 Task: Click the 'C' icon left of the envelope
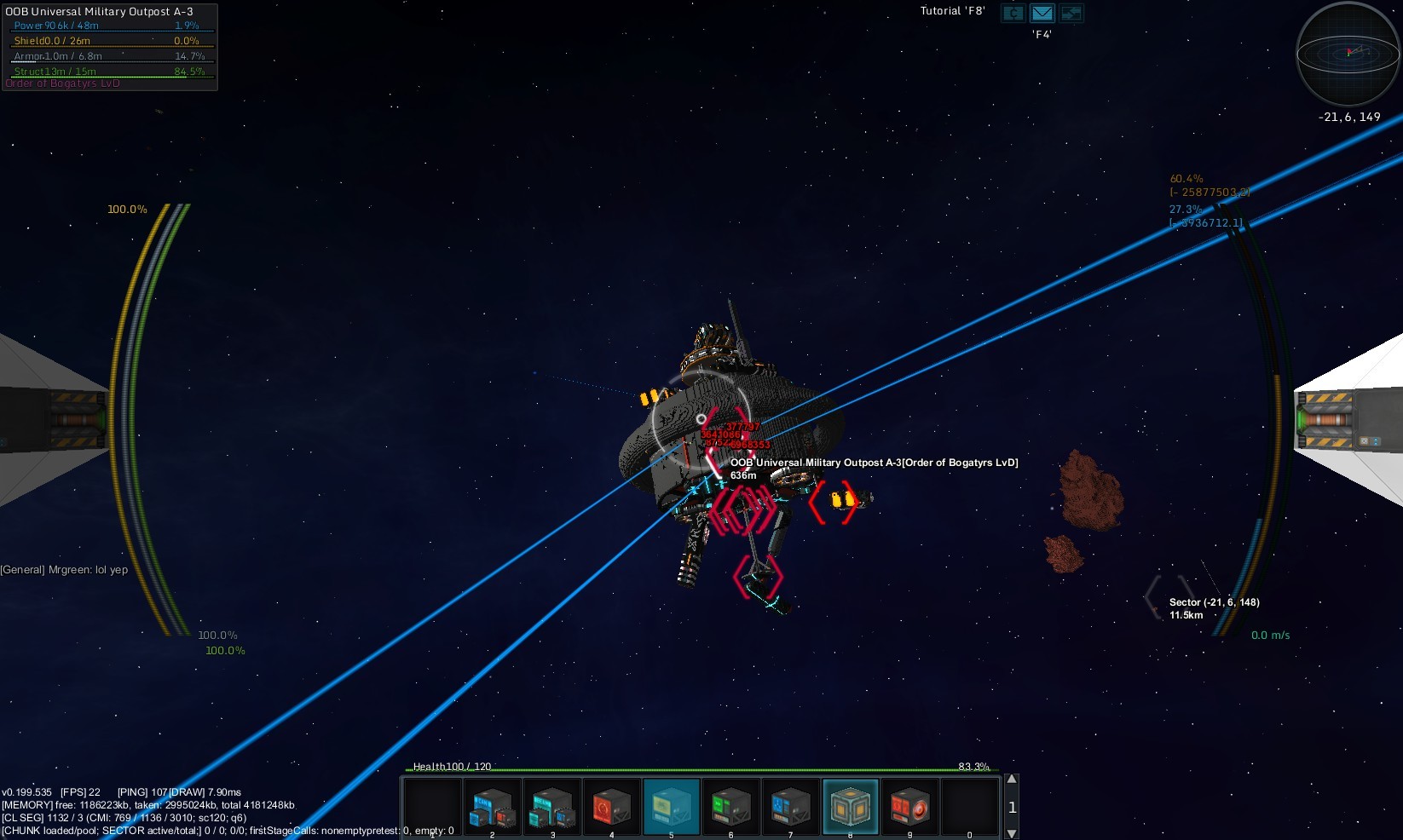[1013, 14]
